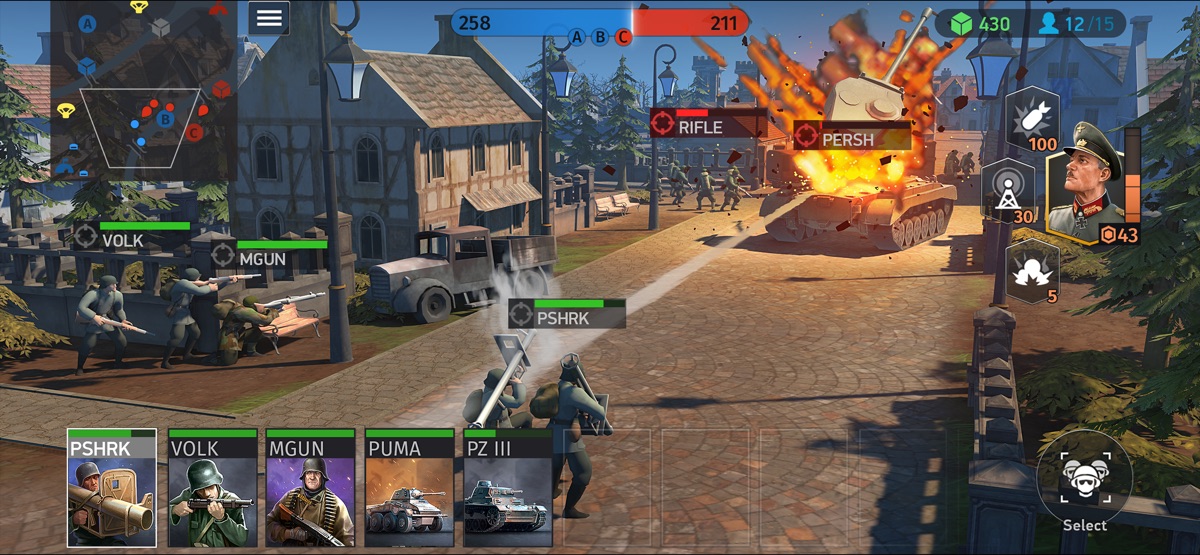The width and height of the screenshot is (1200, 555).
Task: Choose the MGUN unit card
Action: click(310, 488)
